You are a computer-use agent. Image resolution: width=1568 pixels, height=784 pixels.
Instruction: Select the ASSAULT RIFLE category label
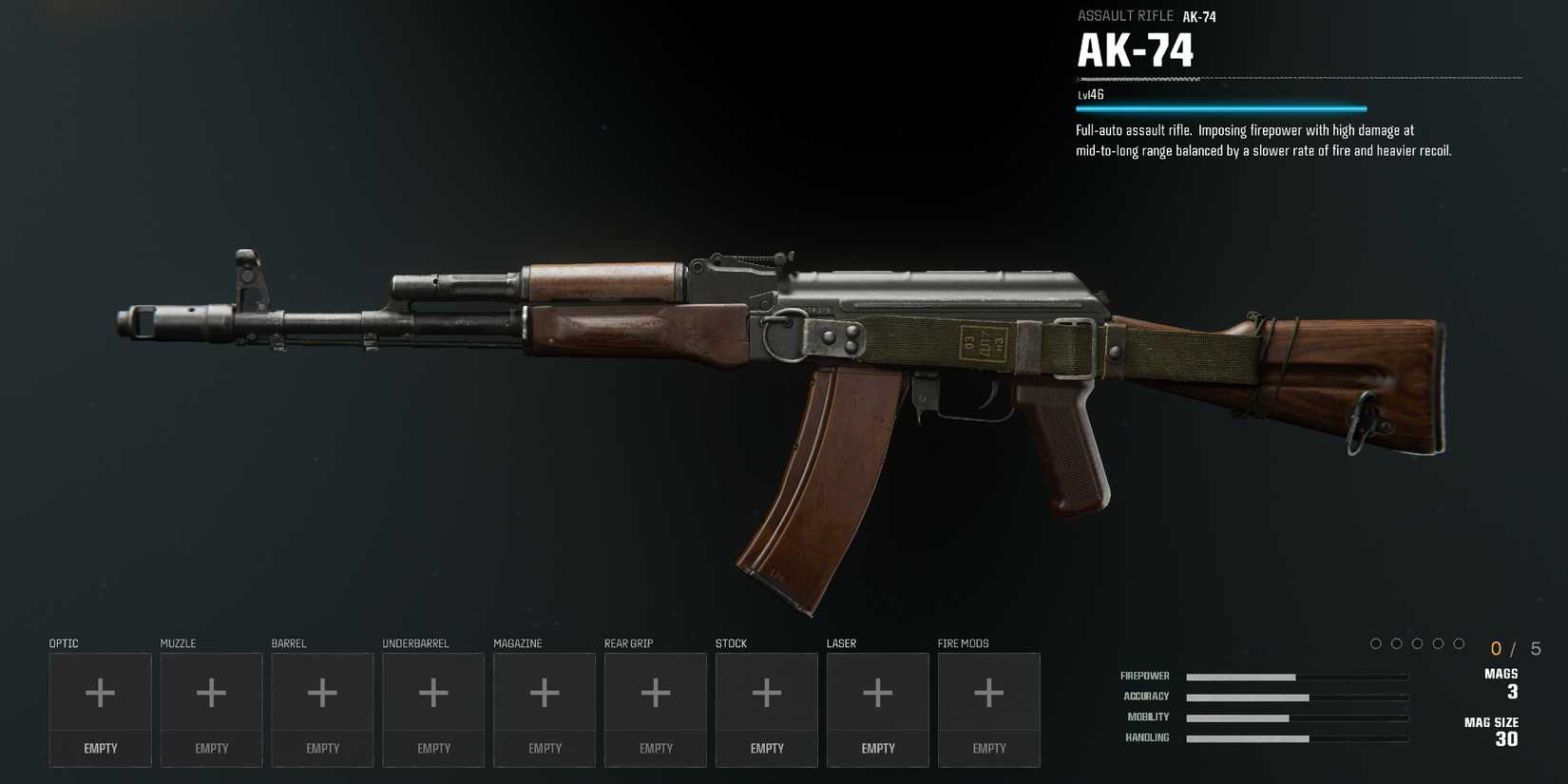click(x=1123, y=15)
